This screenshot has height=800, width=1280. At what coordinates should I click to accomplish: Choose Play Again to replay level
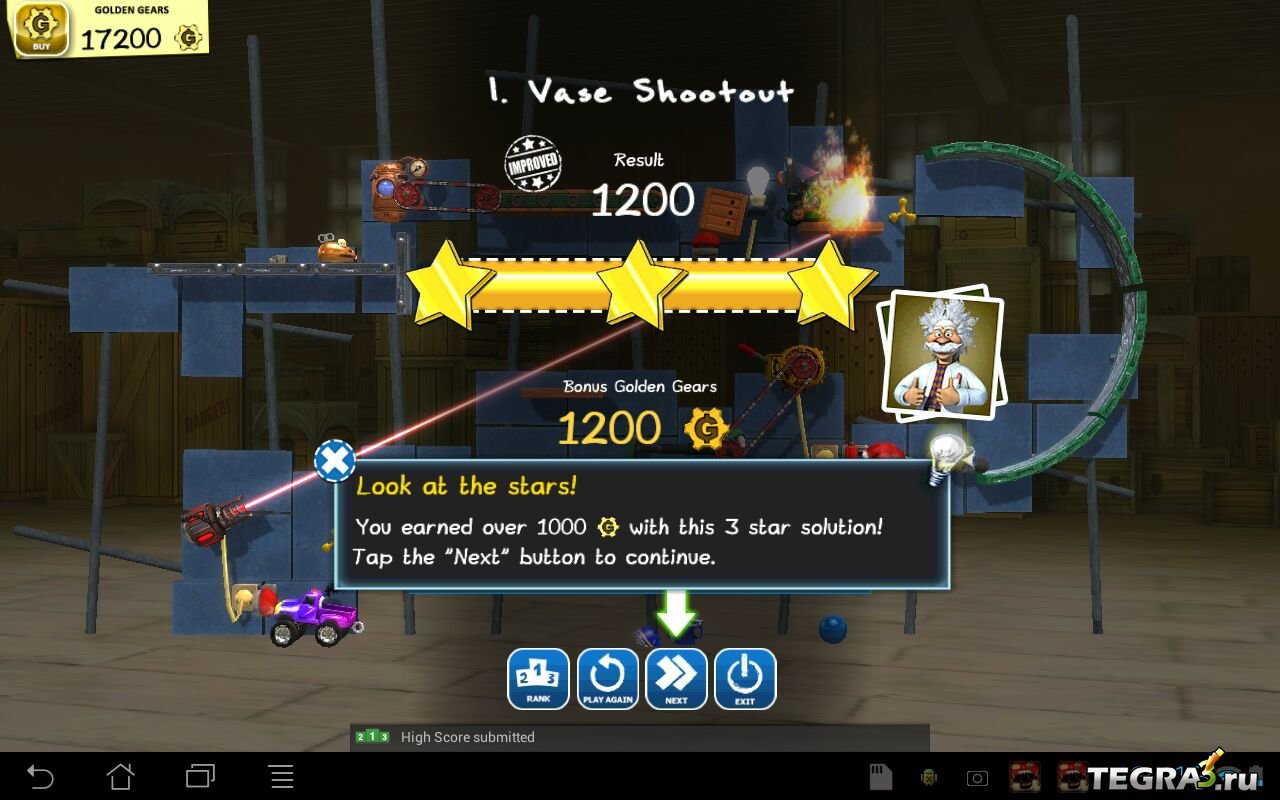pyautogui.click(x=607, y=679)
